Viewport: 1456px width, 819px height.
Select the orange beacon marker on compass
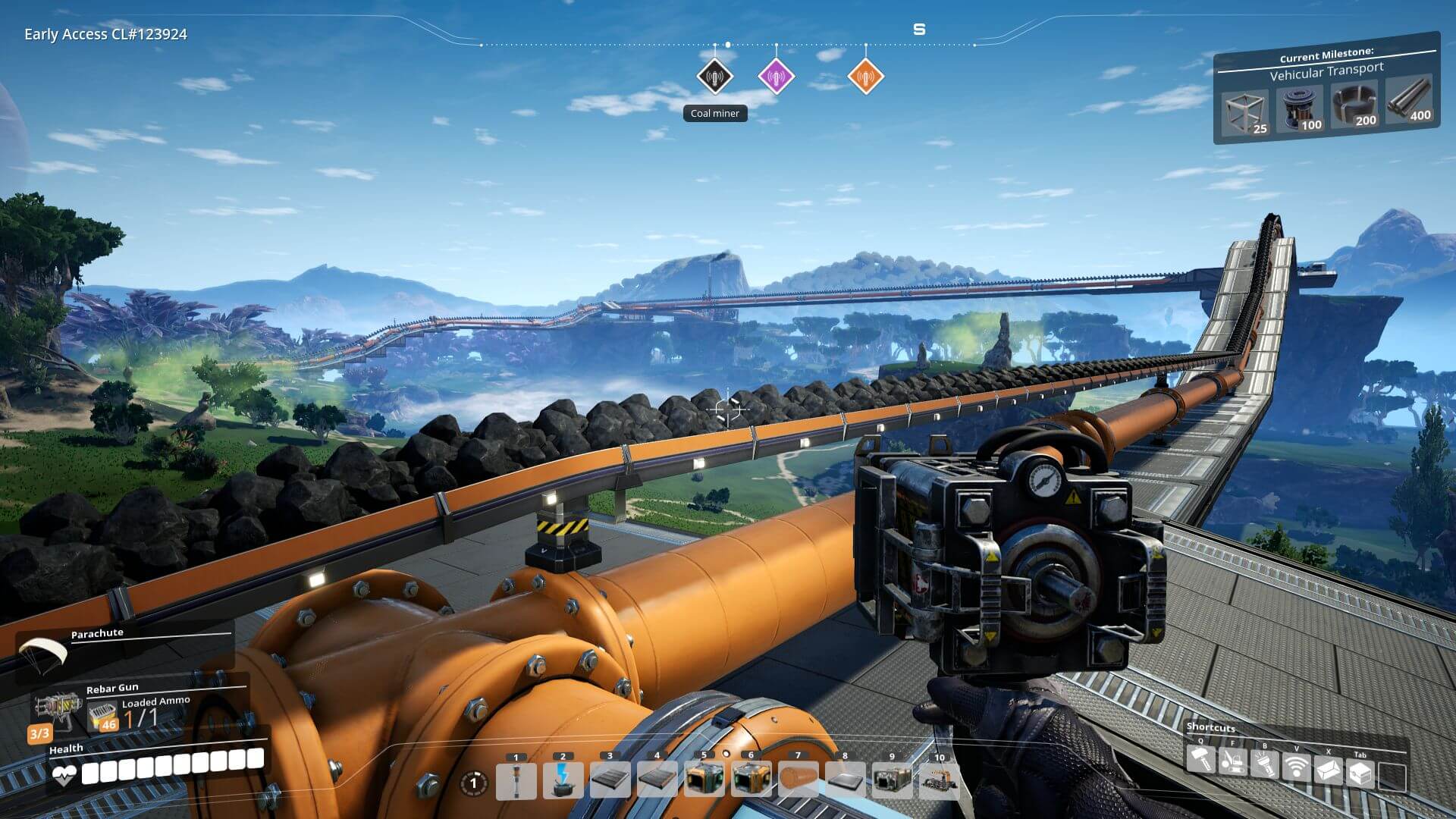(x=865, y=77)
